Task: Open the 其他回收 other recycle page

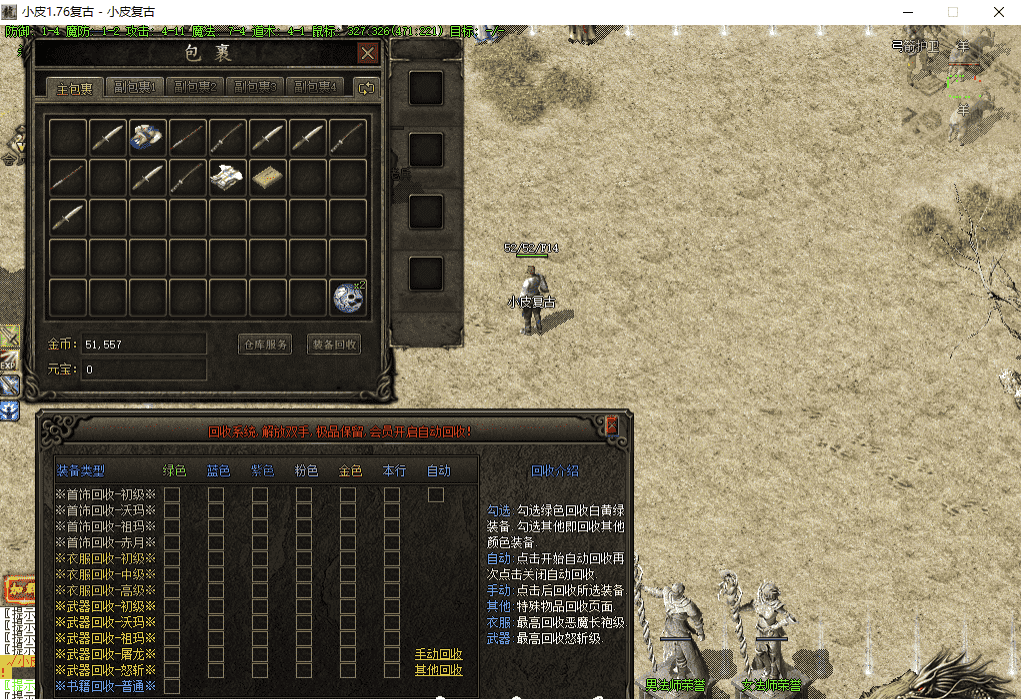Action: (438, 670)
